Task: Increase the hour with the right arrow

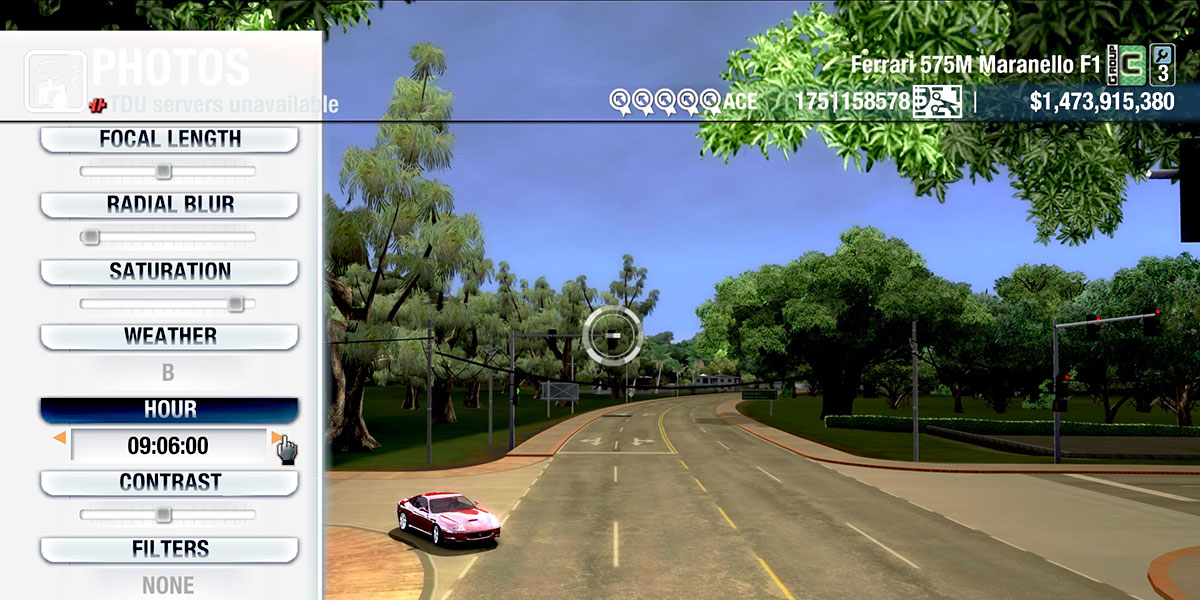Action: tap(276, 438)
